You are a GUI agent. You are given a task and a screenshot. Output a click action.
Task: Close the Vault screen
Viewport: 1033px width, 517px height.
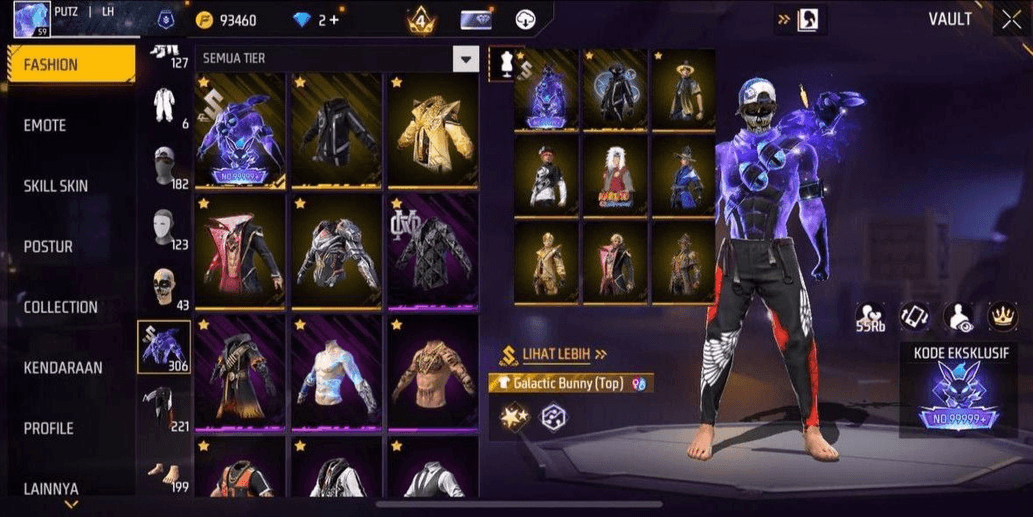[1010, 19]
